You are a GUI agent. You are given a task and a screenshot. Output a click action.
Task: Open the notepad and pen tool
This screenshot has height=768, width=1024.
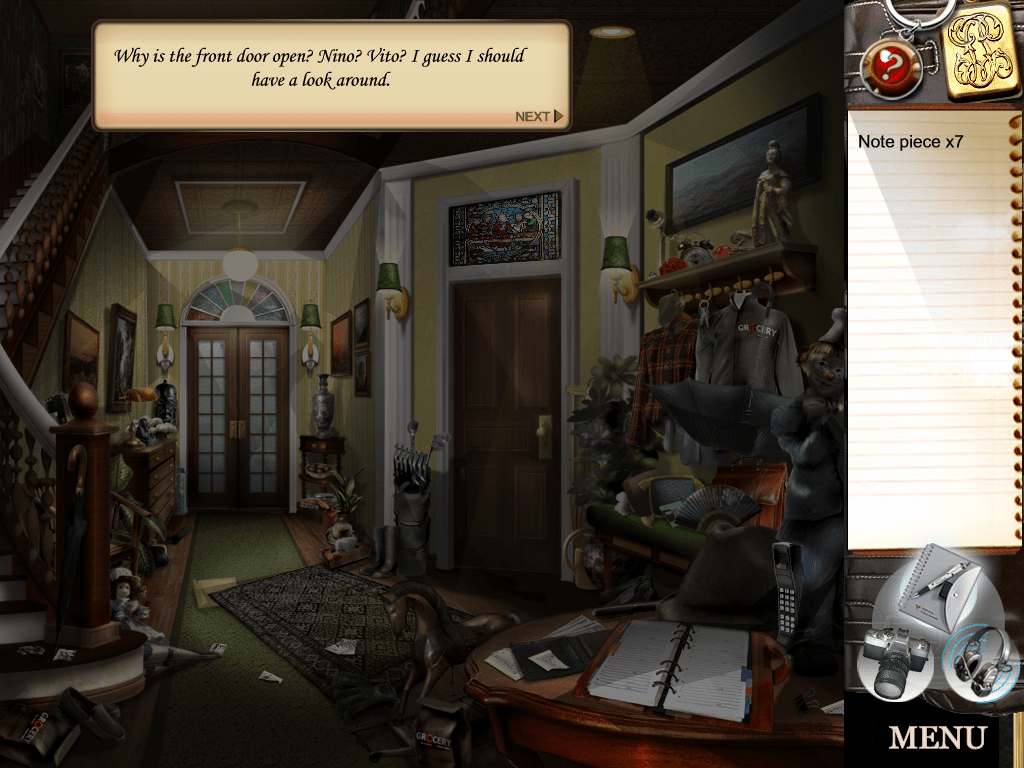(x=932, y=592)
